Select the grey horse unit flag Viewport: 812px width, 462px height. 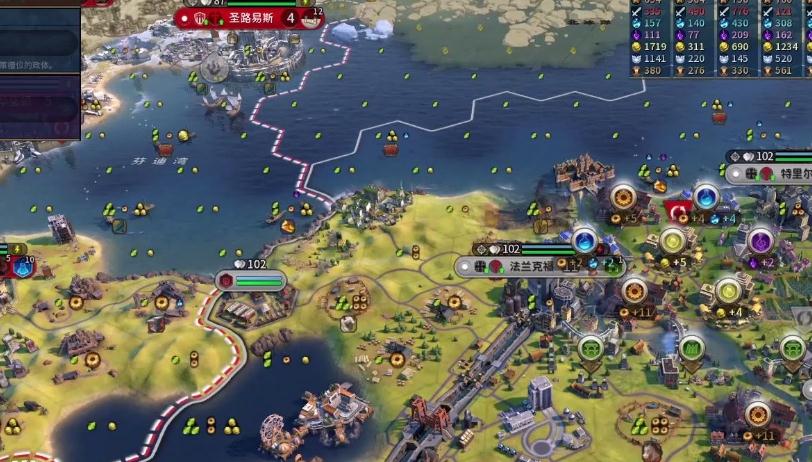[213, 68]
